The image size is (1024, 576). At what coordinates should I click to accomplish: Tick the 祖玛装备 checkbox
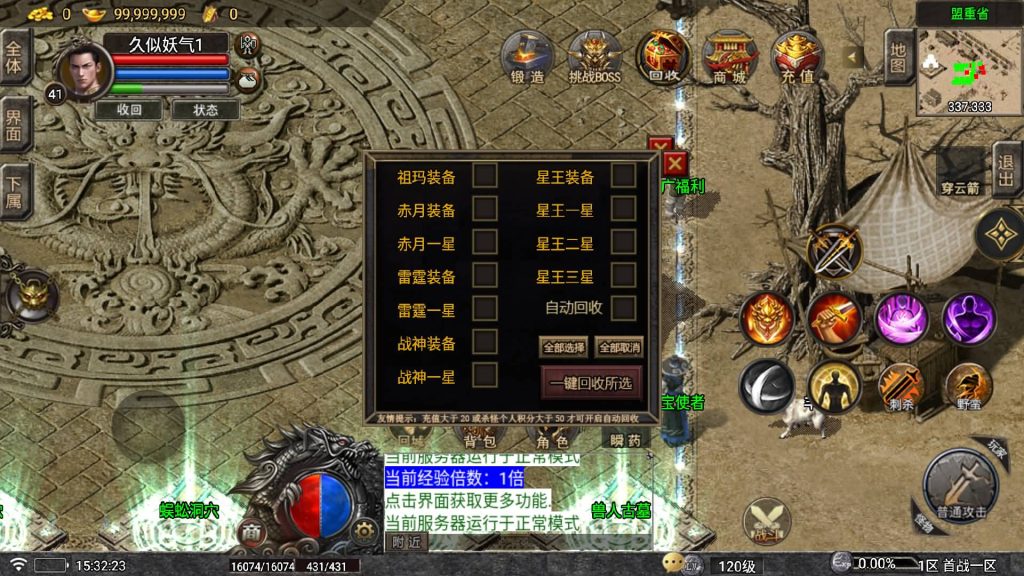click(x=485, y=177)
